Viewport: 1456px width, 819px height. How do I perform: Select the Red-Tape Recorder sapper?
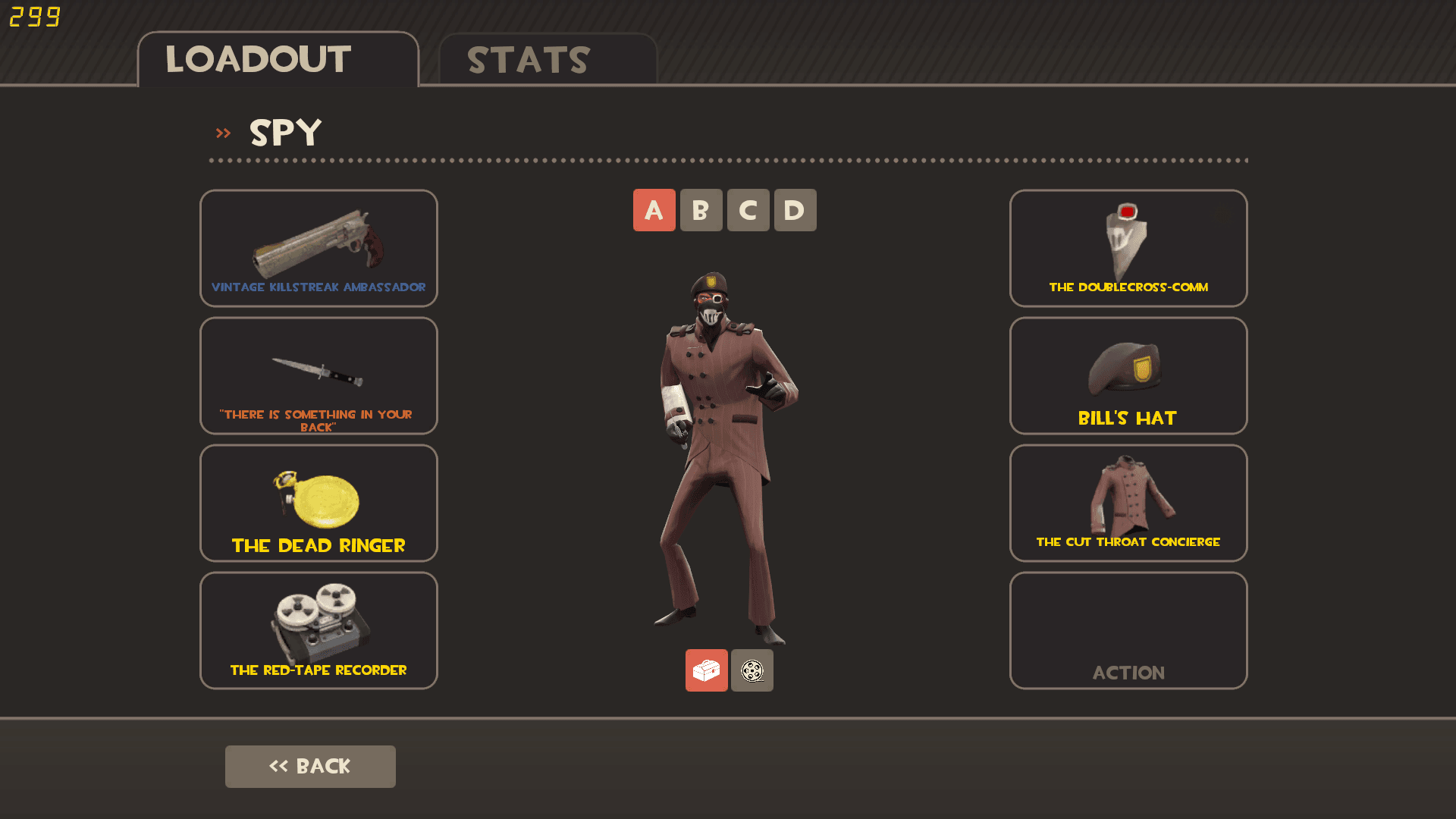pyautogui.click(x=318, y=630)
